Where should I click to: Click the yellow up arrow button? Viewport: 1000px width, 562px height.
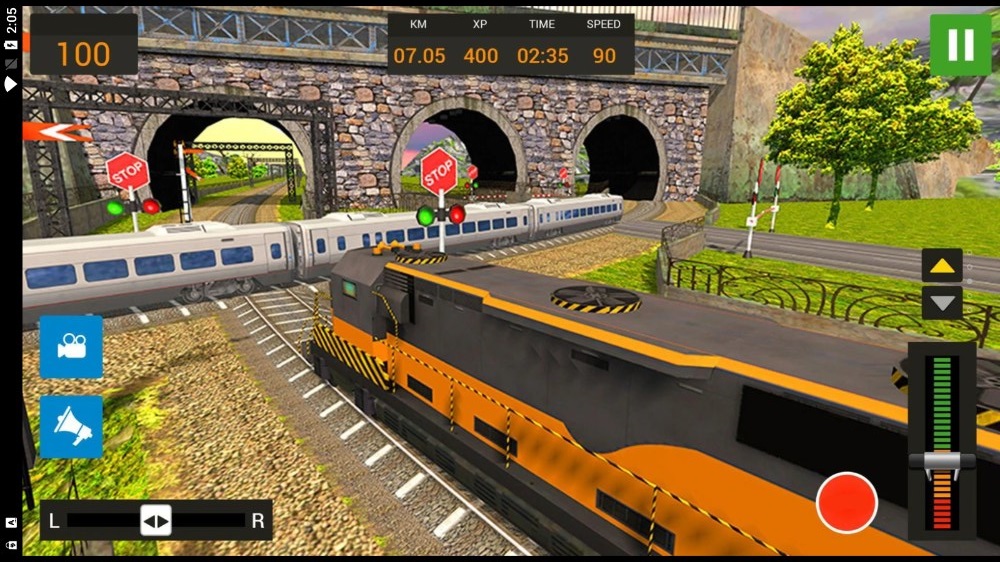click(942, 265)
